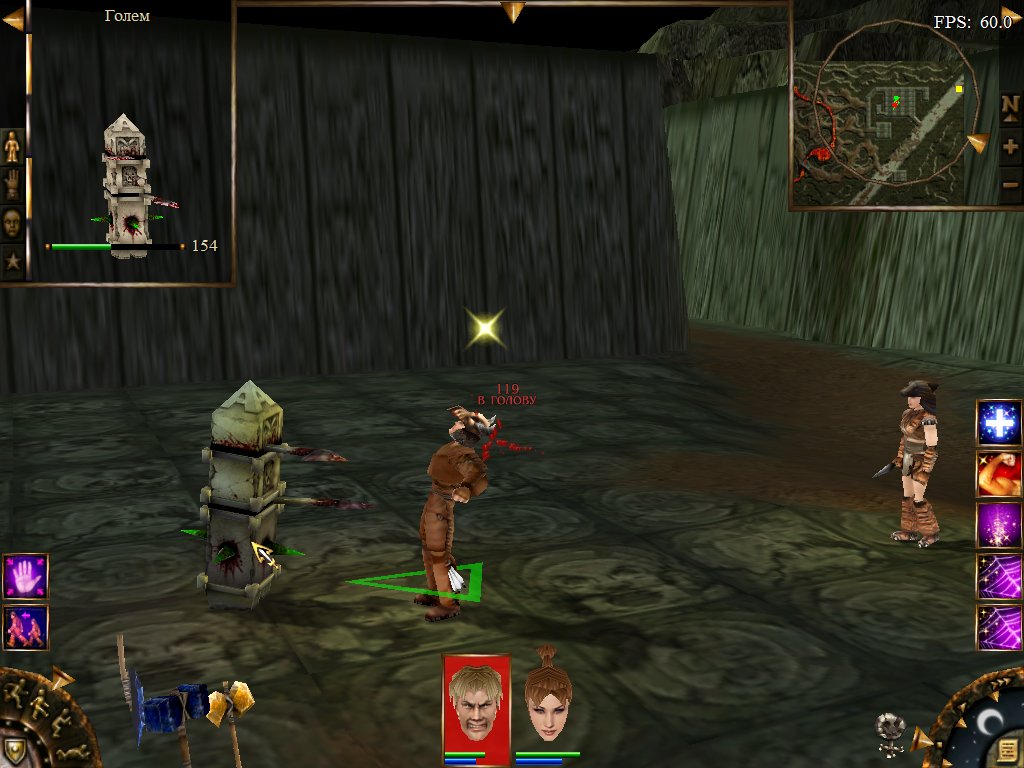
Task: Click the shield icon on stance dial
Action: click(17, 750)
